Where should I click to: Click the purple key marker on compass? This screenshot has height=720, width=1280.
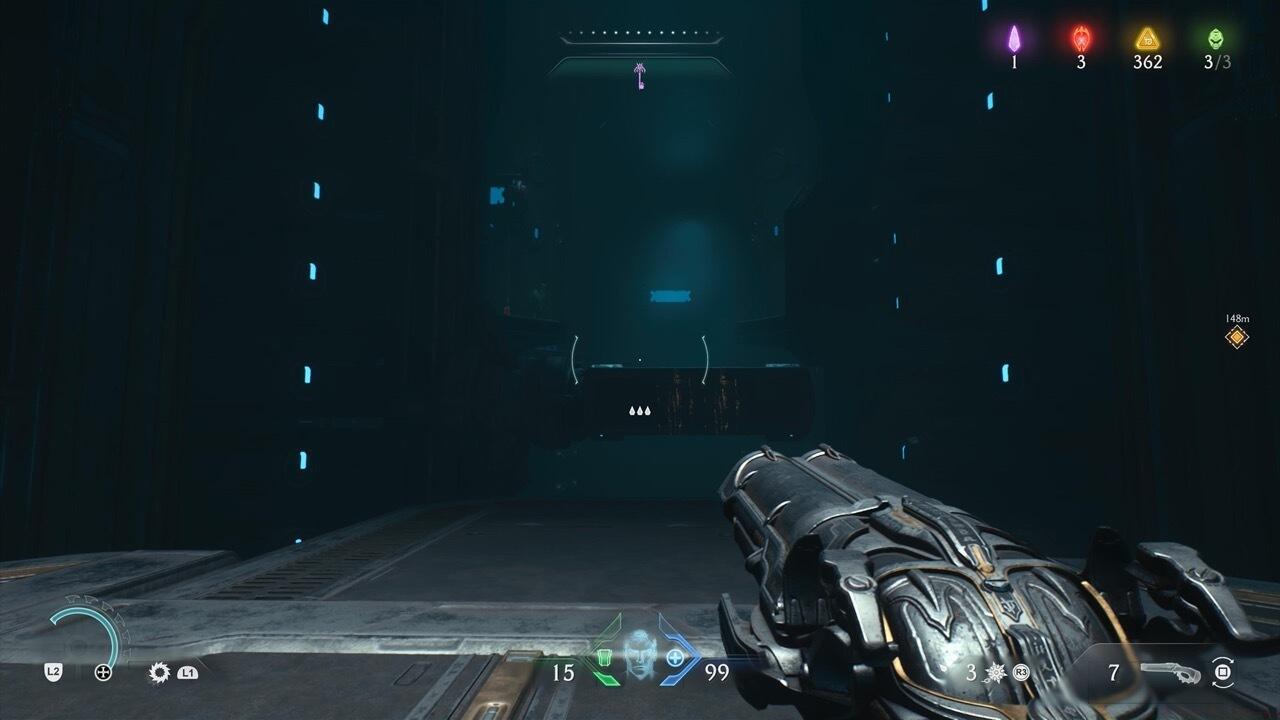click(639, 76)
